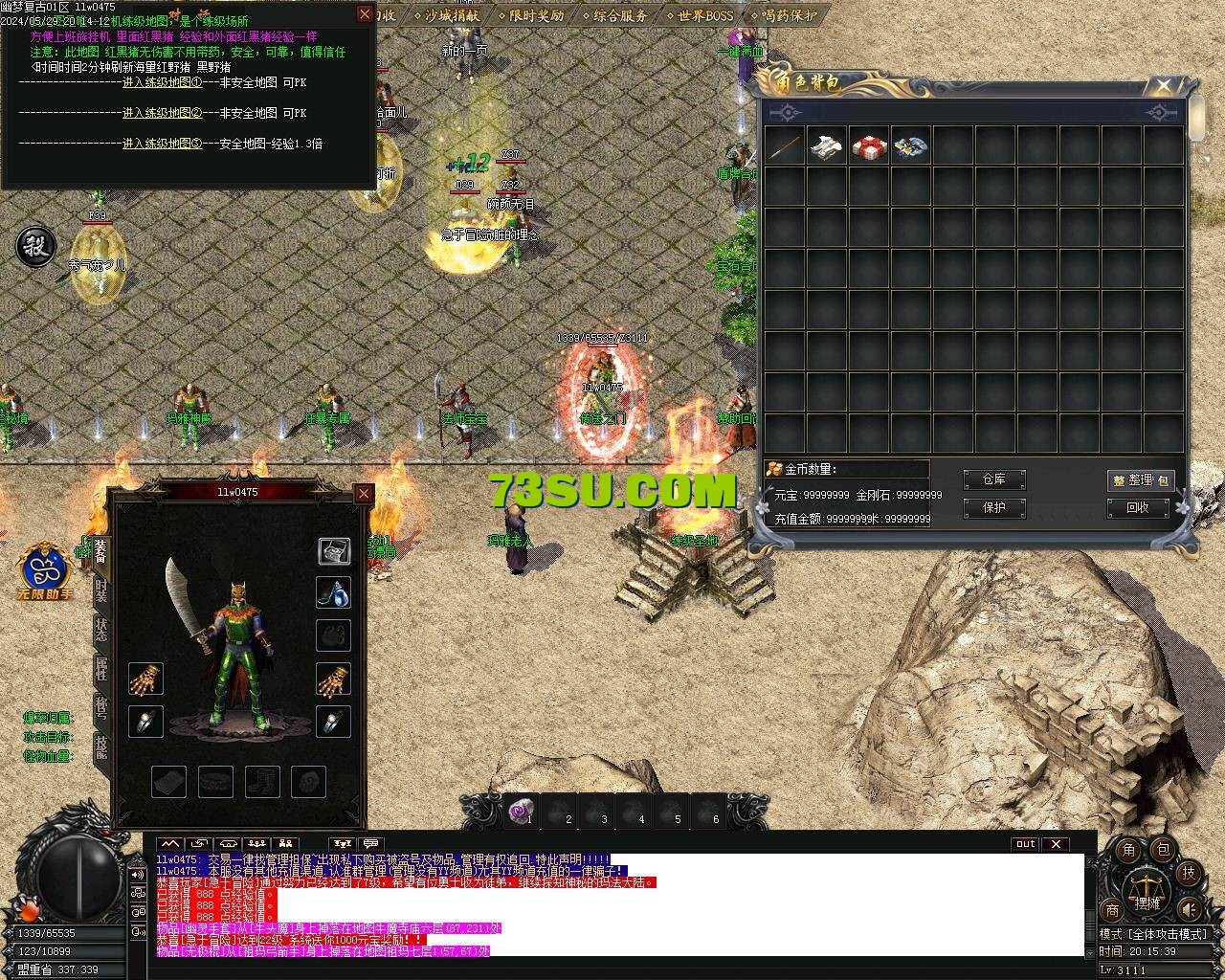The height and width of the screenshot is (980, 1225).
Task: Select the red gift box item
Action: [869, 146]
